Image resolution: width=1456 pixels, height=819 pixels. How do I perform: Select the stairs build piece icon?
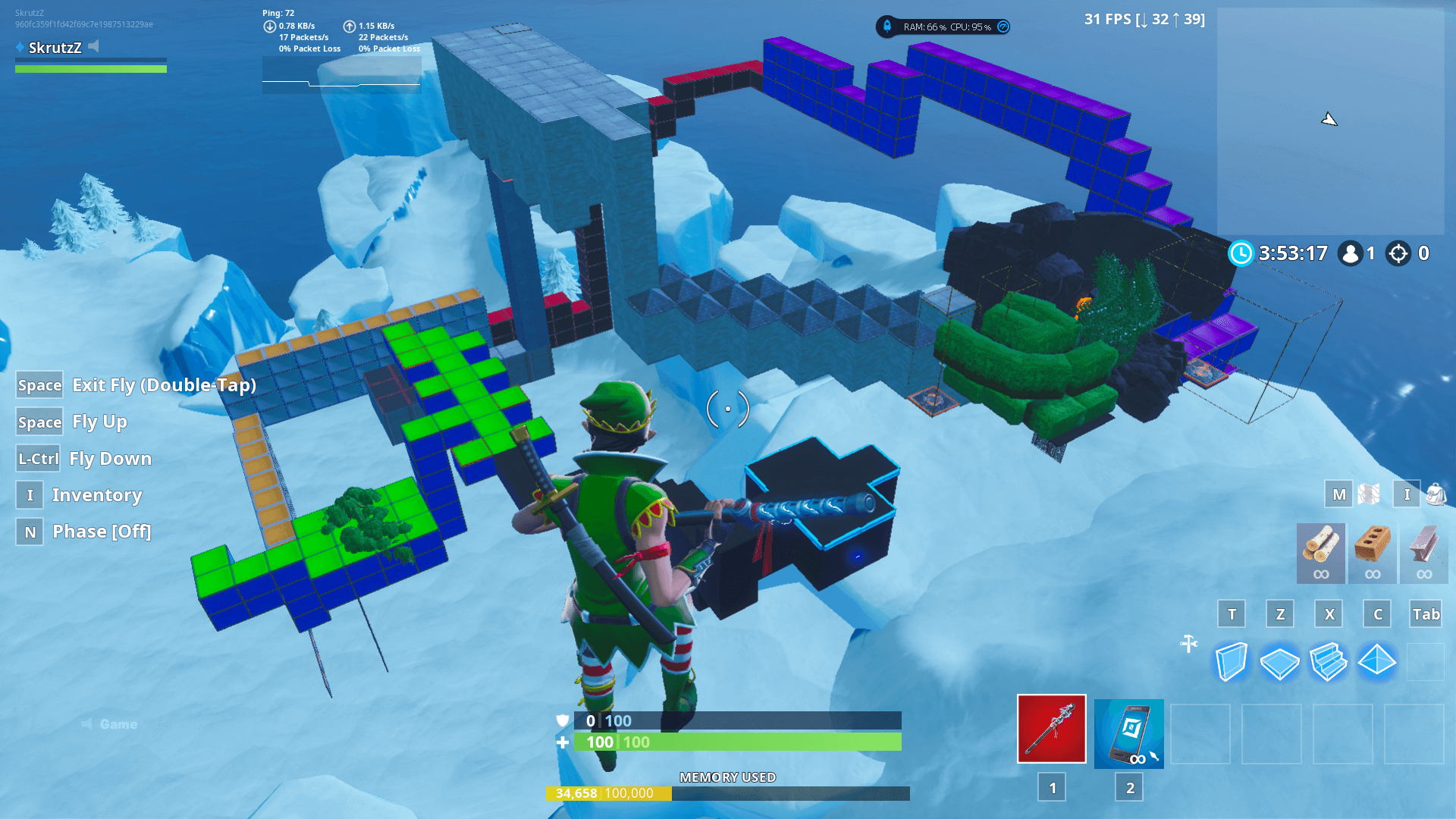tap(1328, 661)
